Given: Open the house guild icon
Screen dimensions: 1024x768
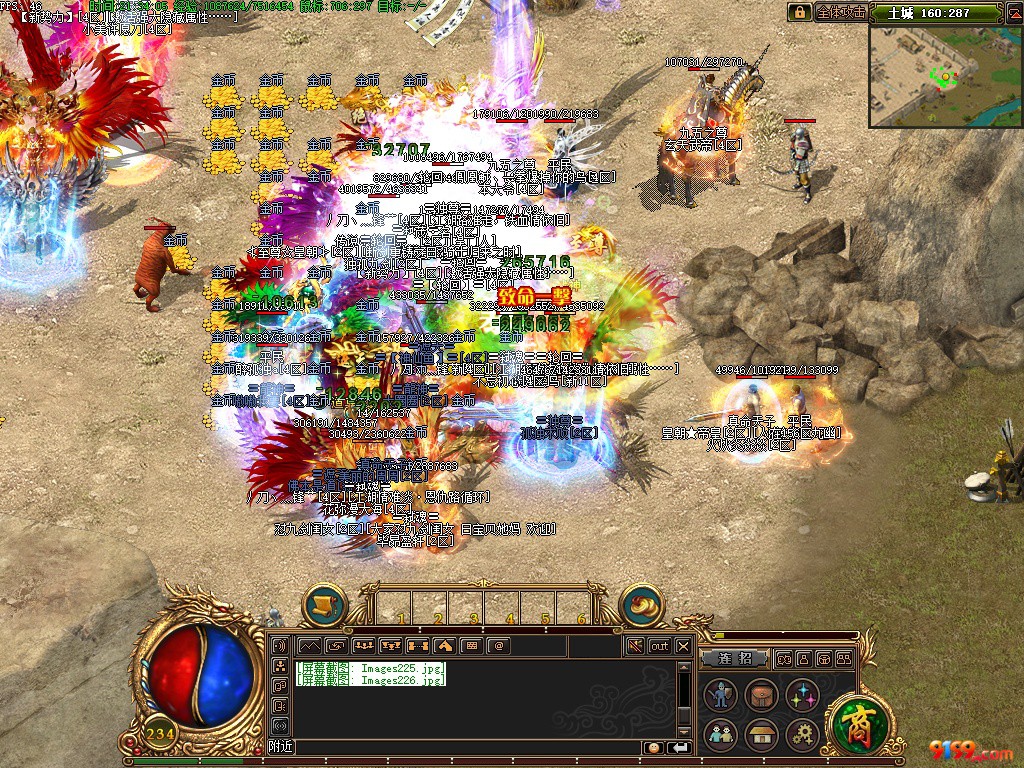Looking at the screenshot, I should [x=761, y=735].
